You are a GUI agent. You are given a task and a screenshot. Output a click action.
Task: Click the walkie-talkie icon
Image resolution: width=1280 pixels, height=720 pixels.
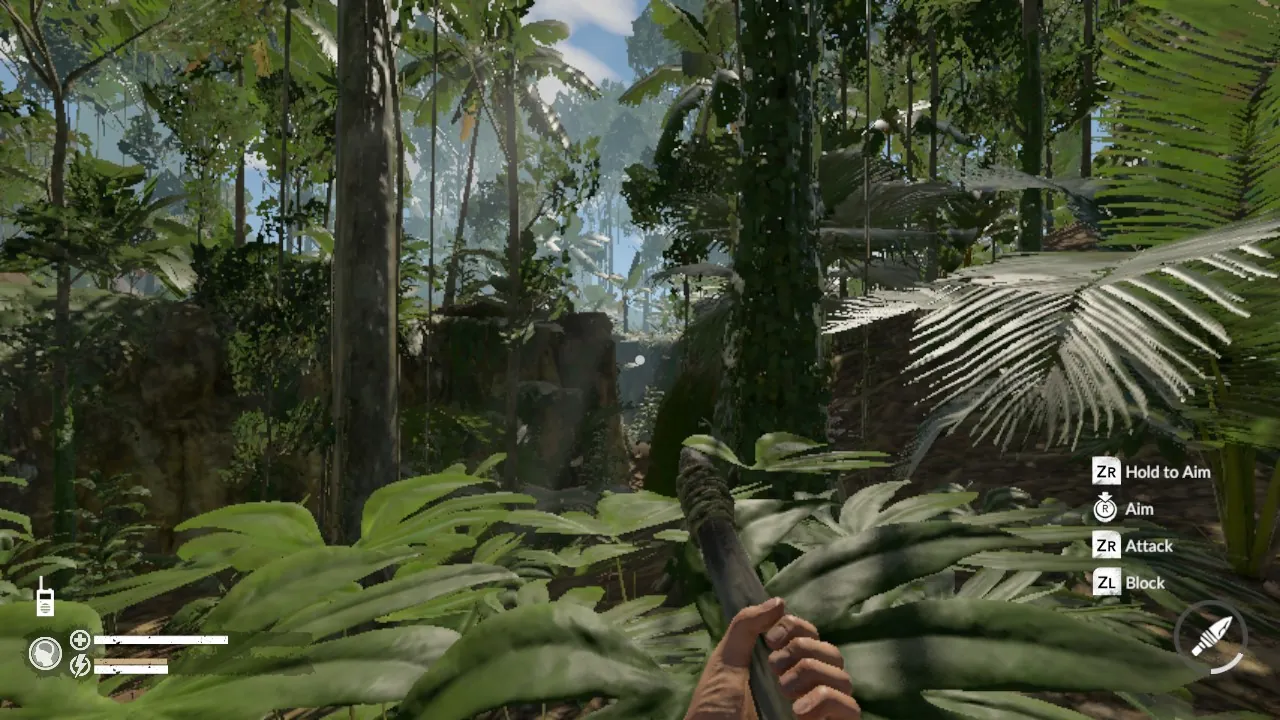point(44,597)
